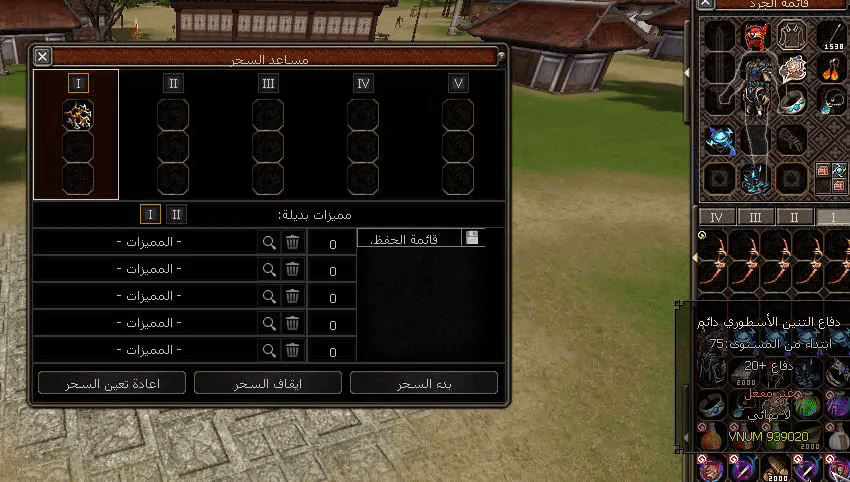Switch to slot group V at top

458,83
